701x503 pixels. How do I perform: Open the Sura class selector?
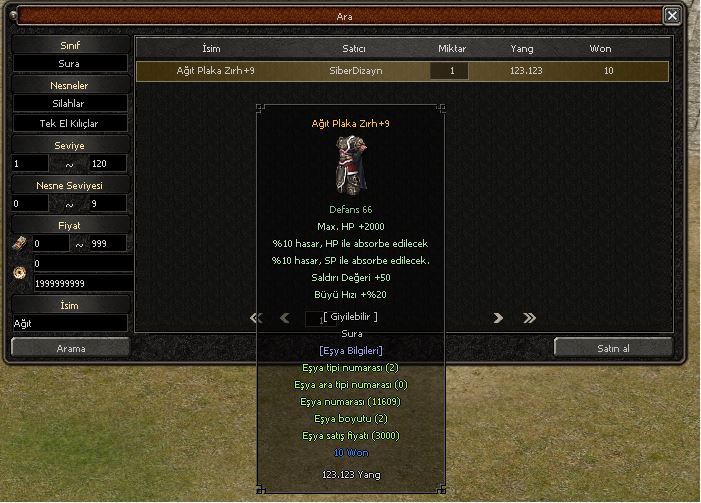[x=69, y=63]
